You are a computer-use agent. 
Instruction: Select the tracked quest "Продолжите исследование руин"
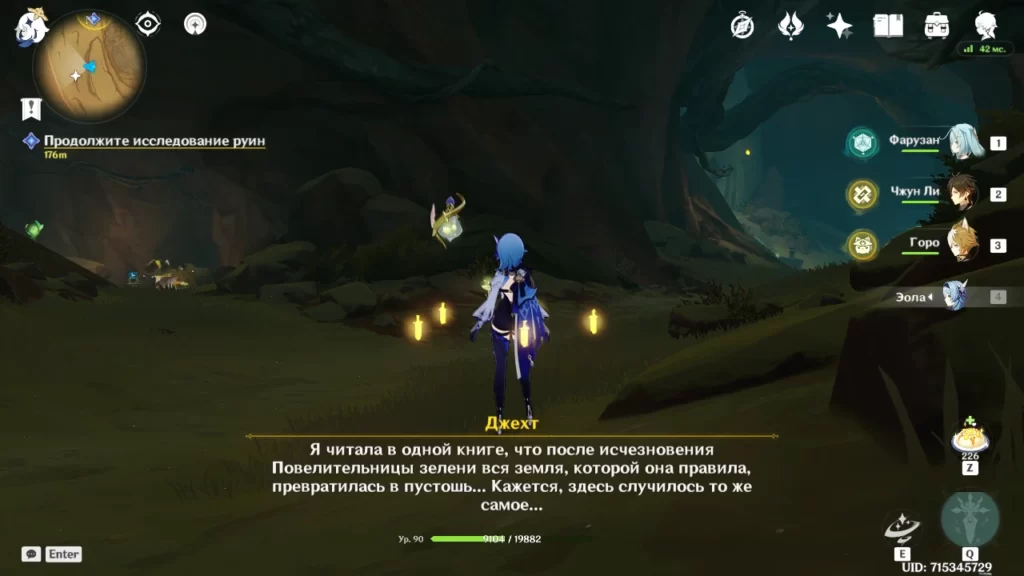pyautogui.click(x=154, y=141)
